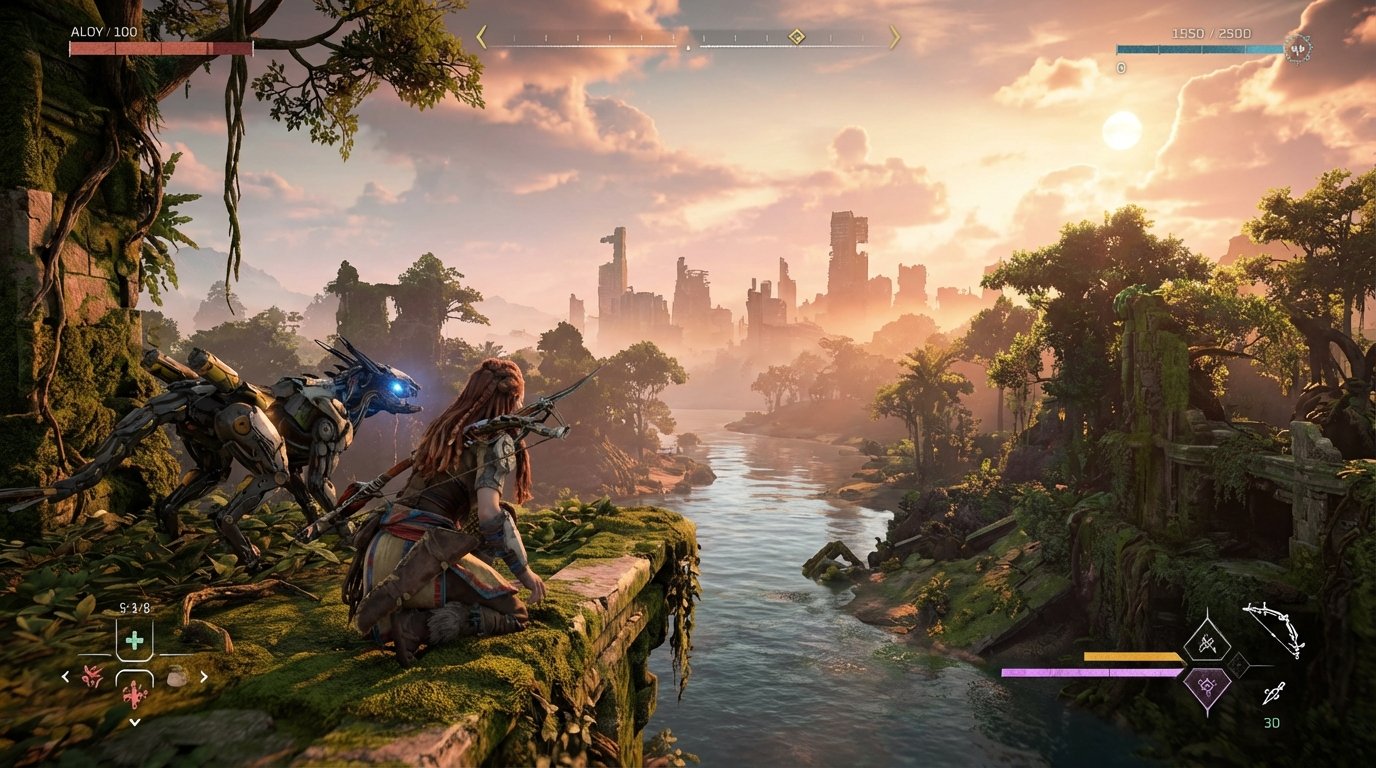
Task: Click the small diamond between the weapon icons
Action: click(x=1239, y=665)
